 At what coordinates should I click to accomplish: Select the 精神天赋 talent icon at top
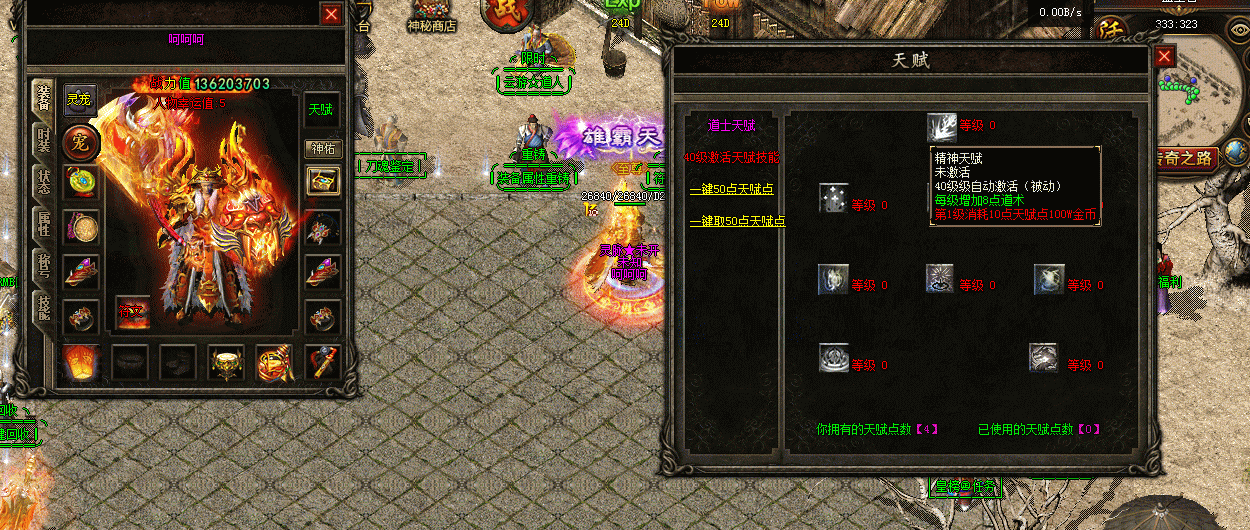pos(941,126)
